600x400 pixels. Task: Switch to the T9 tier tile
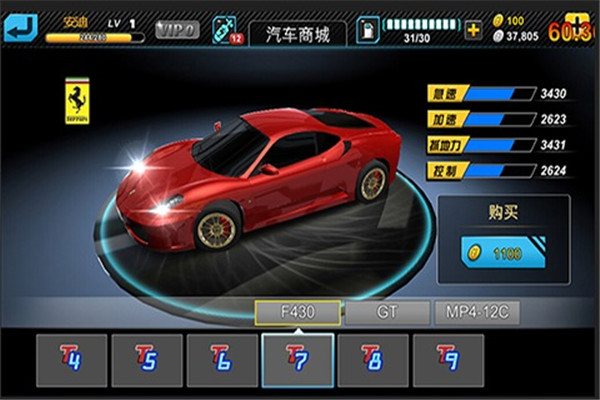447,360
